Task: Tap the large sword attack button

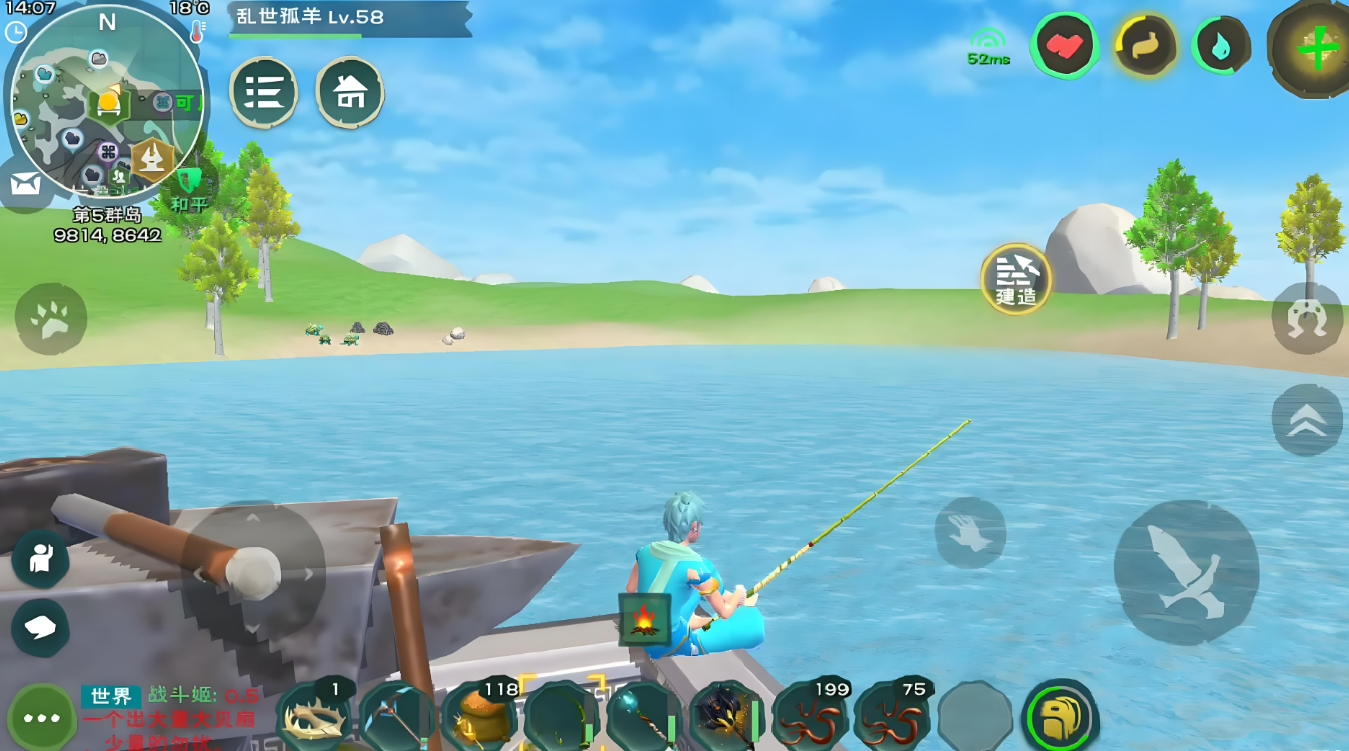Action: [1186, 573]
